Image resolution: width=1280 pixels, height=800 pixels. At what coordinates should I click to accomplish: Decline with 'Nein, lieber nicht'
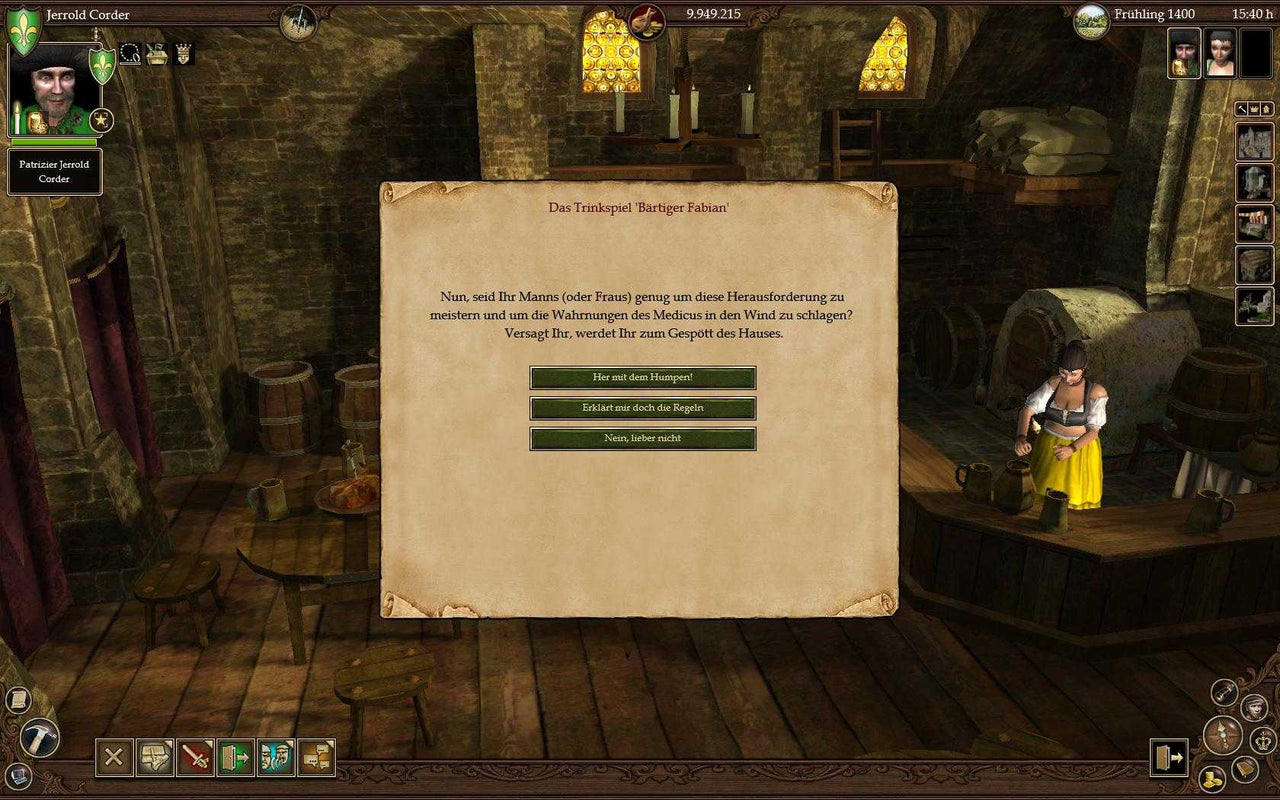(x=643, y=439)
